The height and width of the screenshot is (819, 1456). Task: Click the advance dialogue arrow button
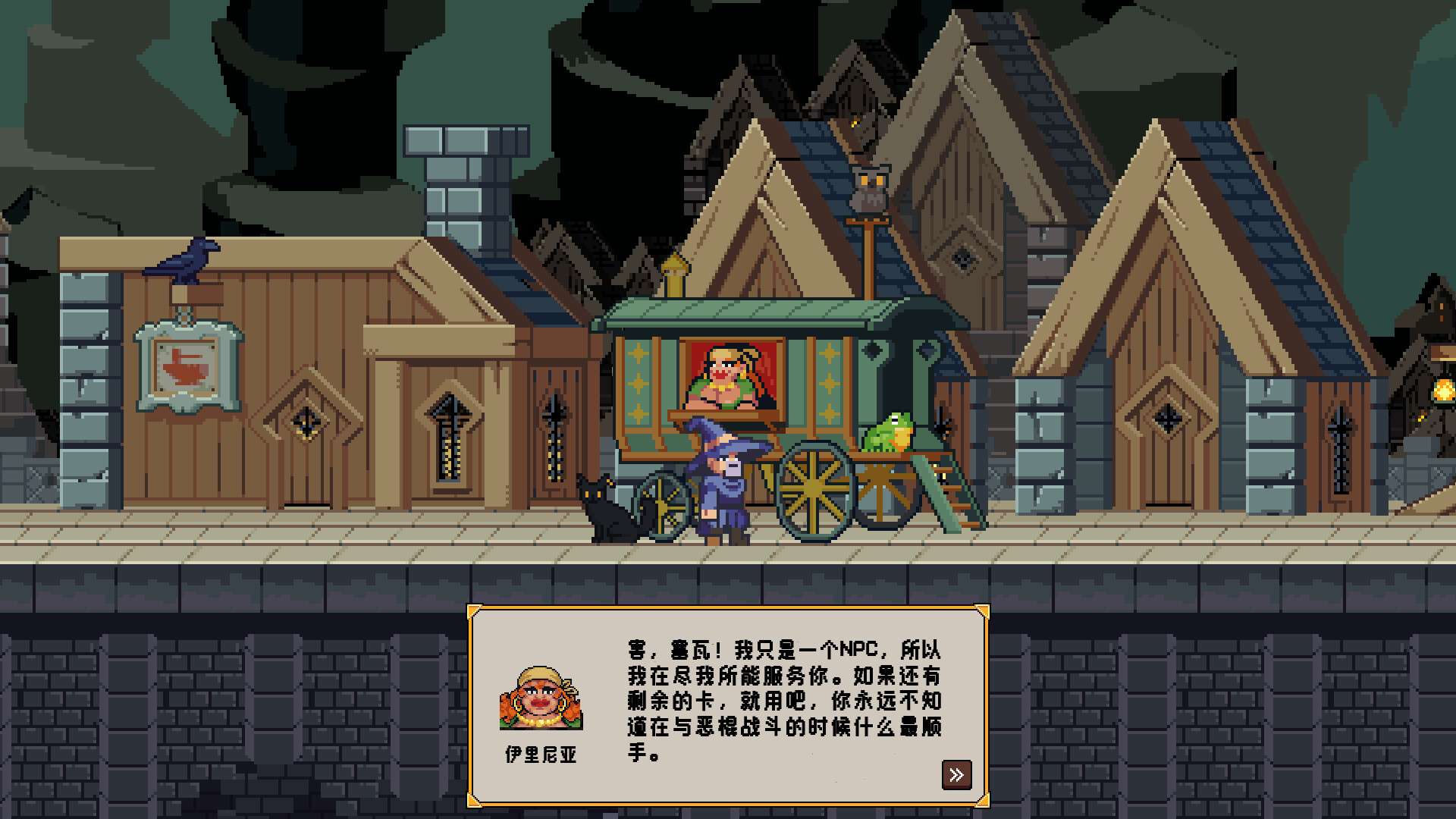click(957, 774)
